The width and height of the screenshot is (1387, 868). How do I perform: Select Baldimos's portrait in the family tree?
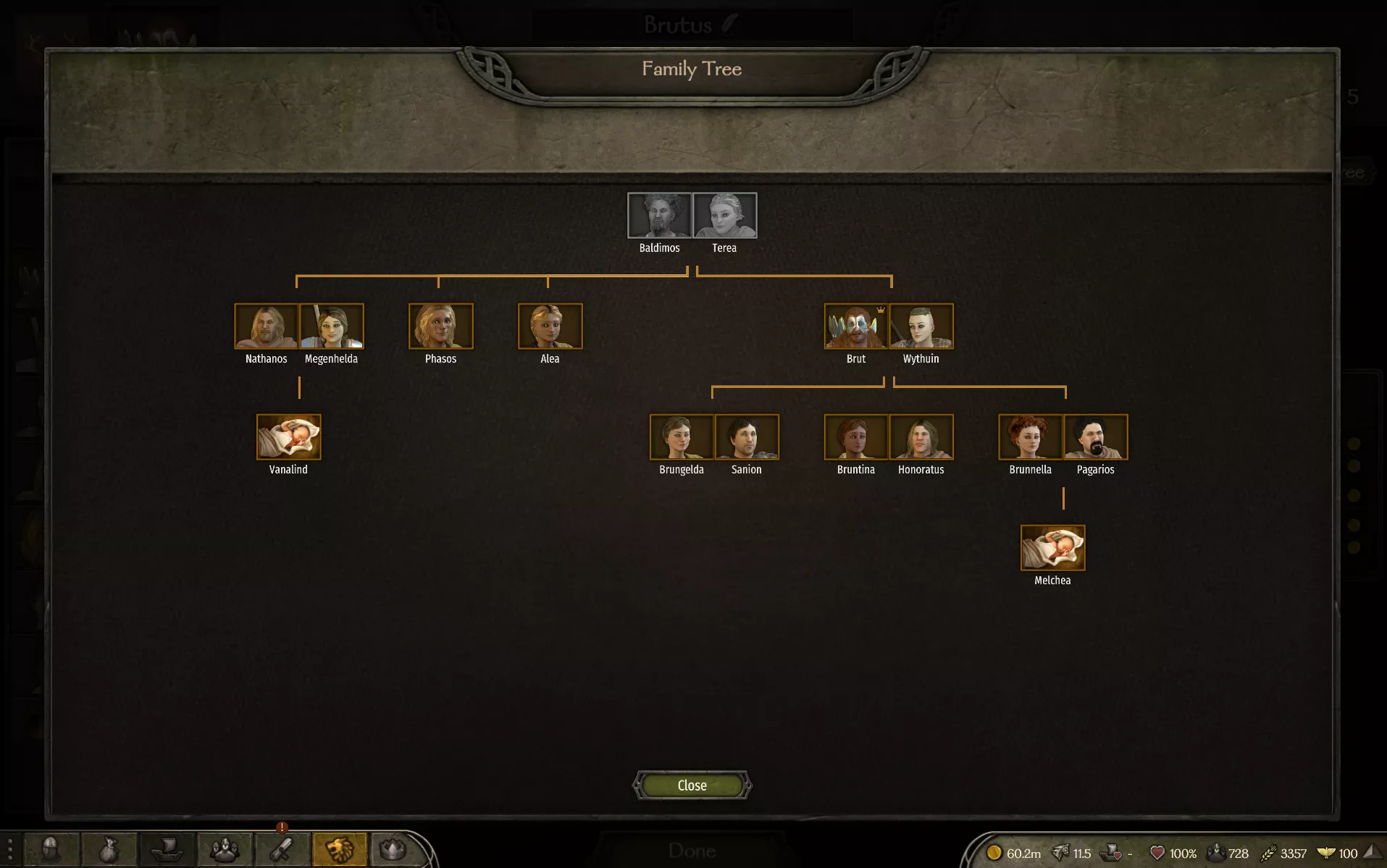click(659, 215)
